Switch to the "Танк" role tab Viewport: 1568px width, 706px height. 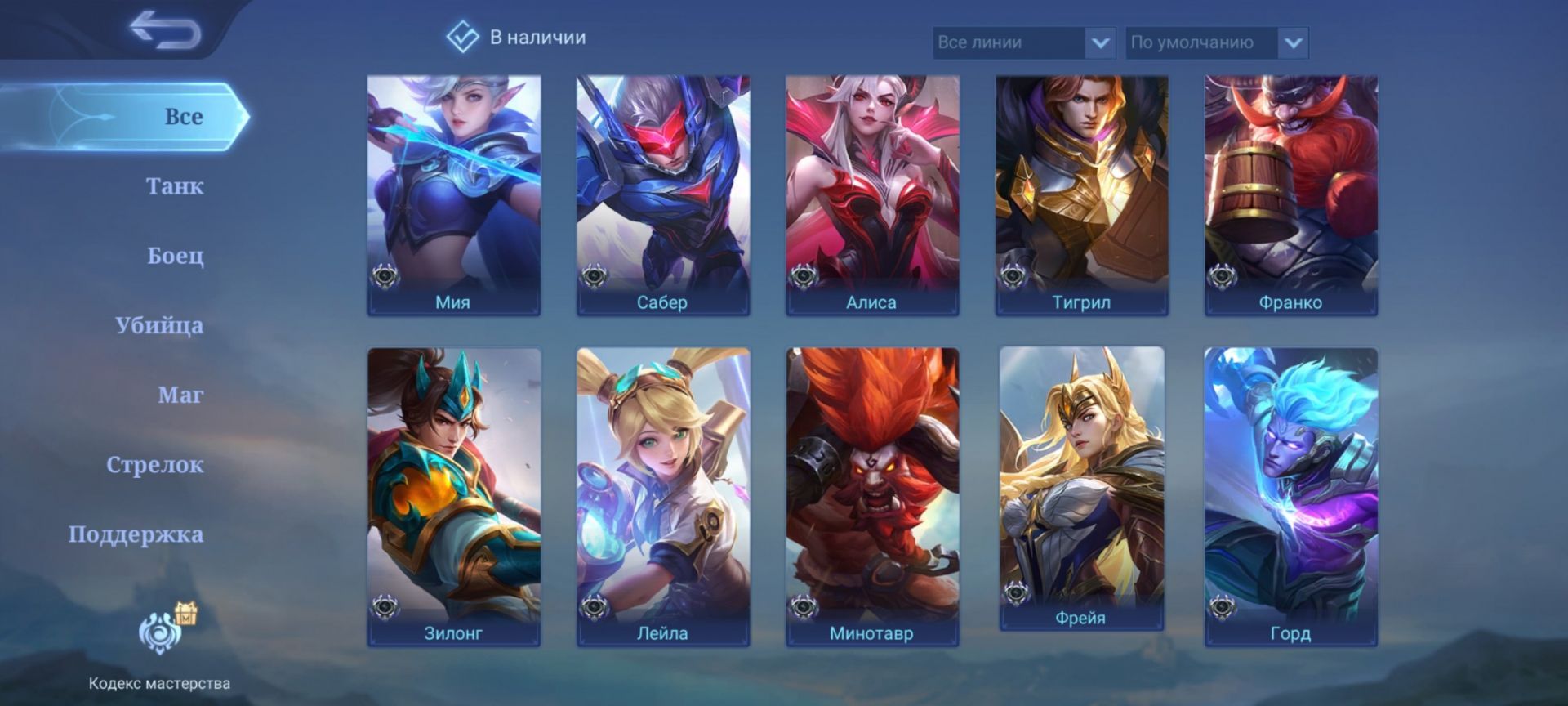174,186
